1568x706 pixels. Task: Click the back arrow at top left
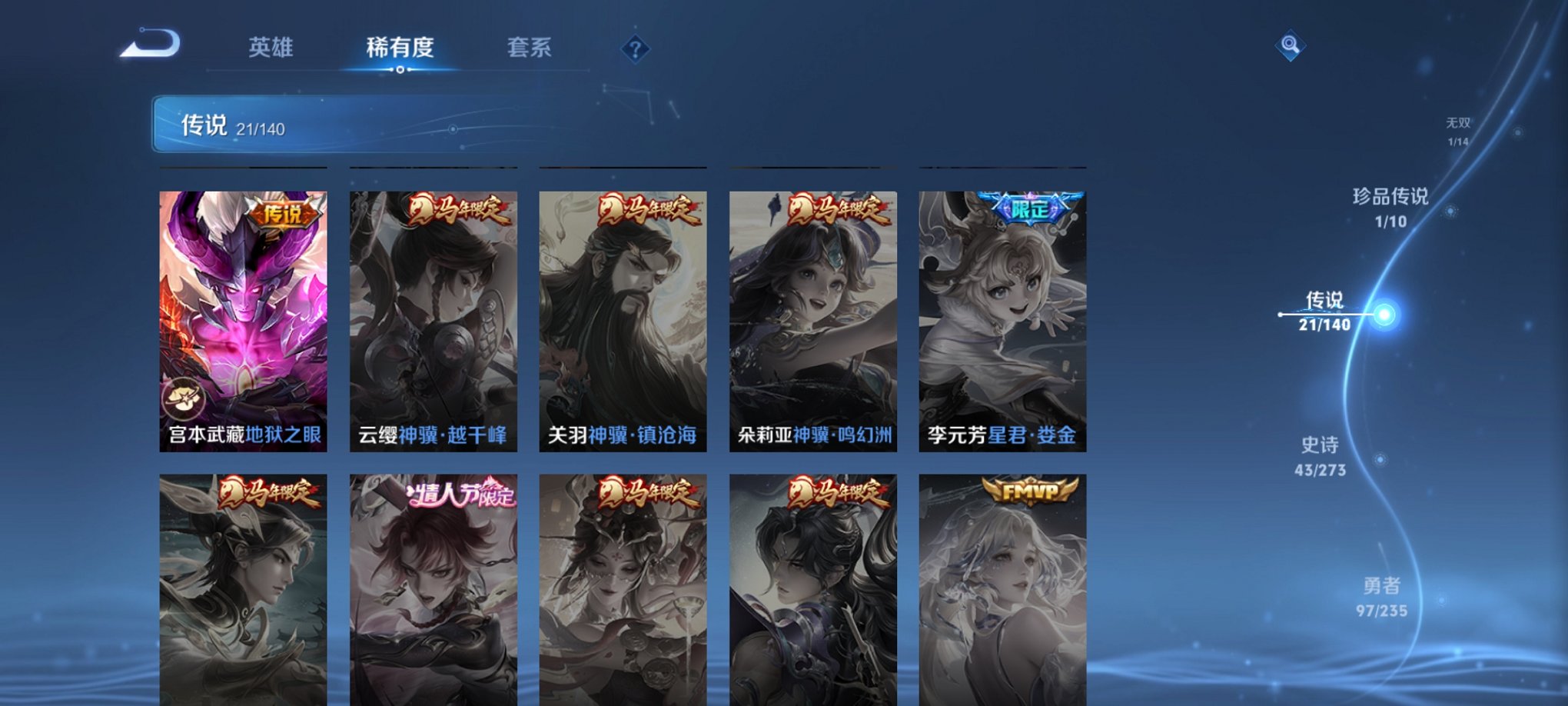151,45
